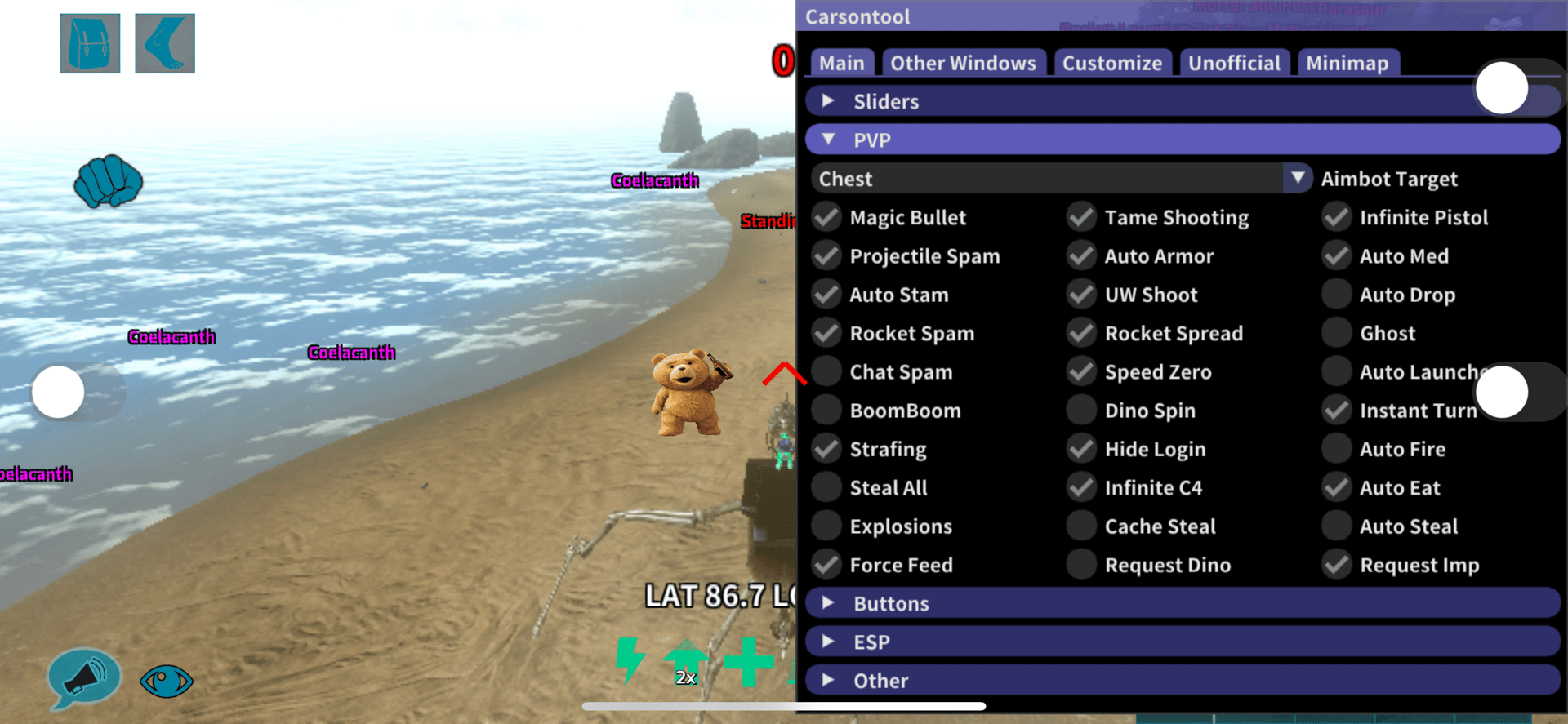Switch to the Minimap tab

pyautogui.click(x=1347, y=63)
